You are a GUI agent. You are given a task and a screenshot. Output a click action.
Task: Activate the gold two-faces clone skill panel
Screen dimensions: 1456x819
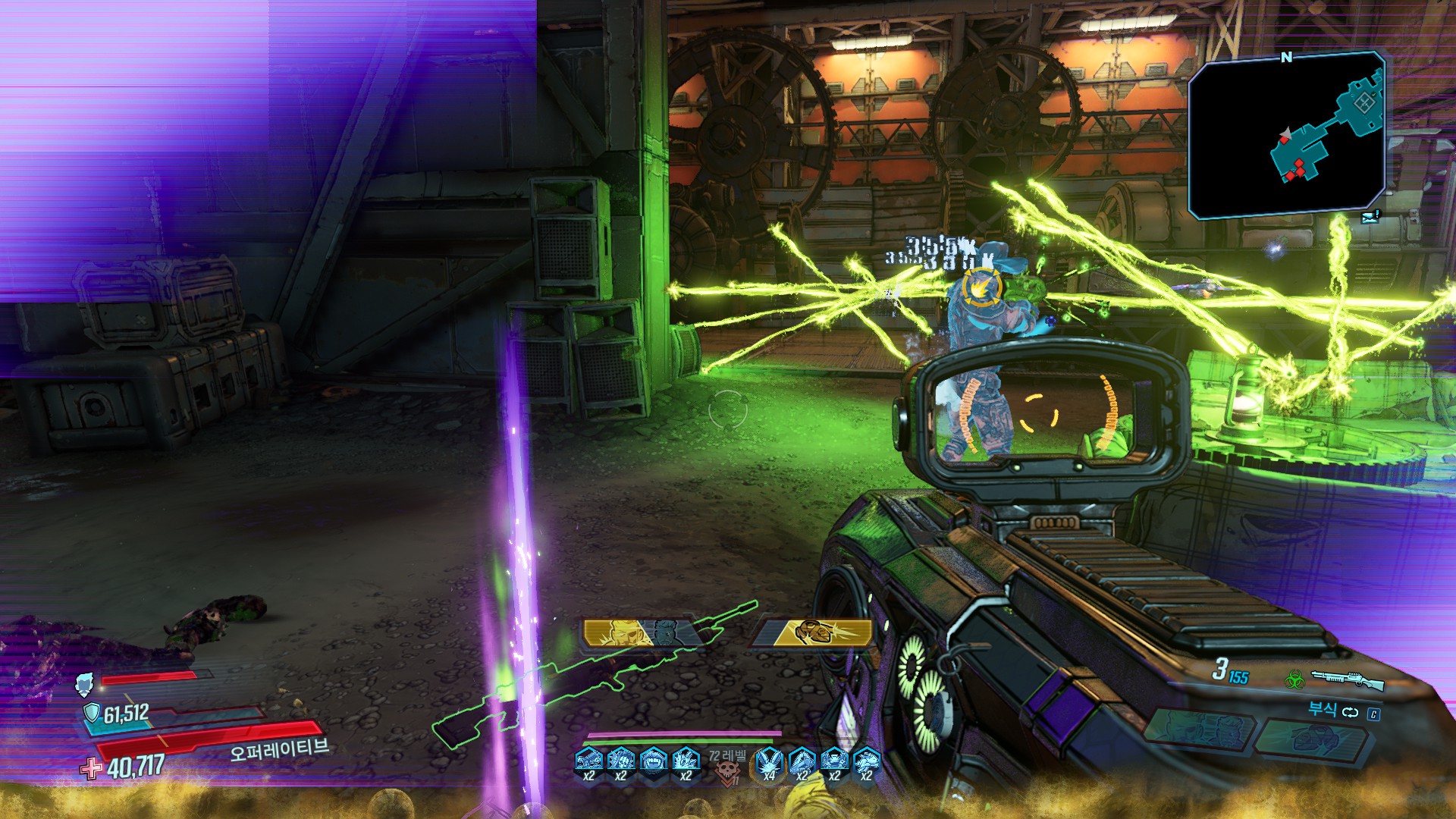click(637, 633)
